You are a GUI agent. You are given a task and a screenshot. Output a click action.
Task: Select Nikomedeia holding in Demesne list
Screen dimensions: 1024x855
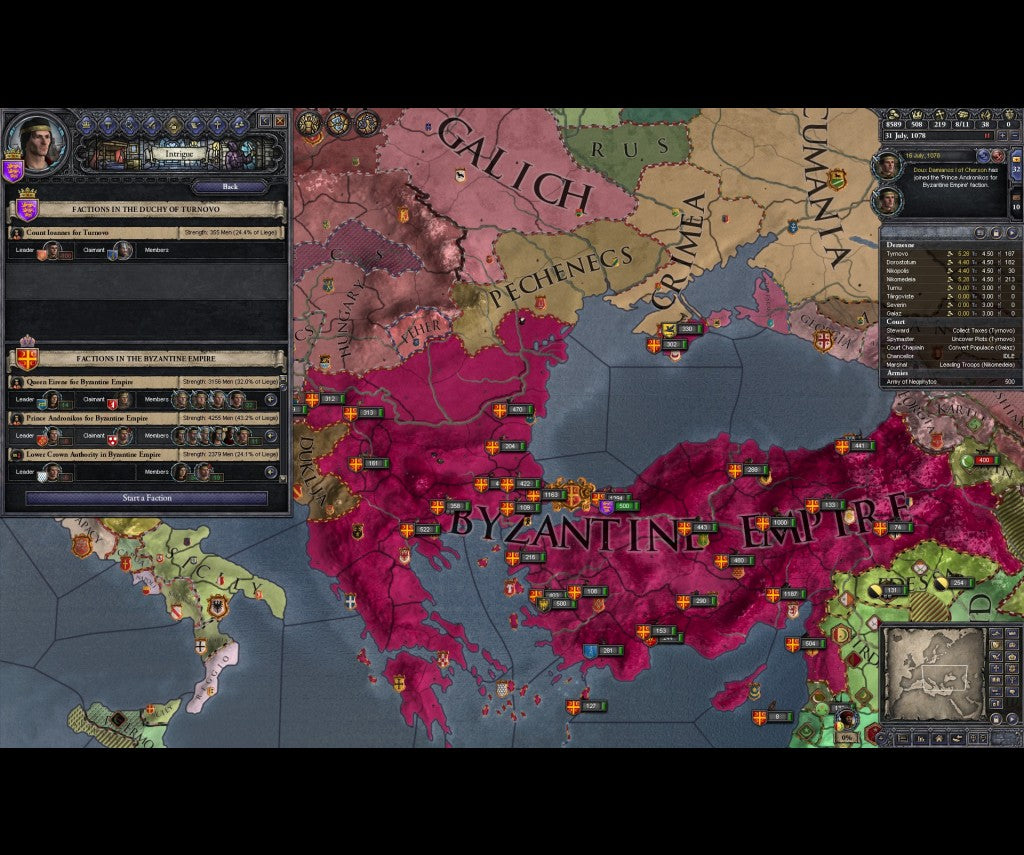pos(904,280)
